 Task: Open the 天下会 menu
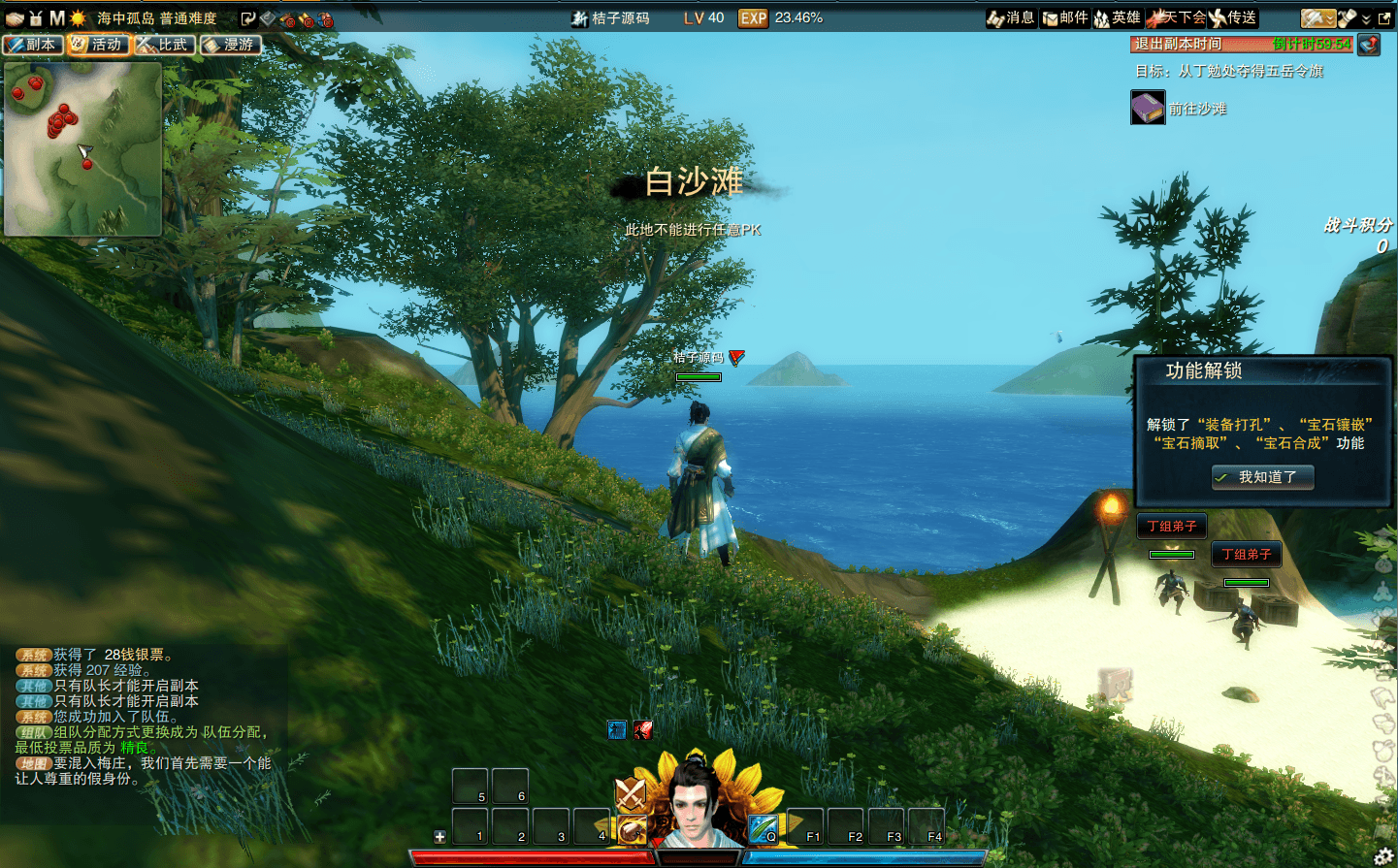(x=1176, y=17)
